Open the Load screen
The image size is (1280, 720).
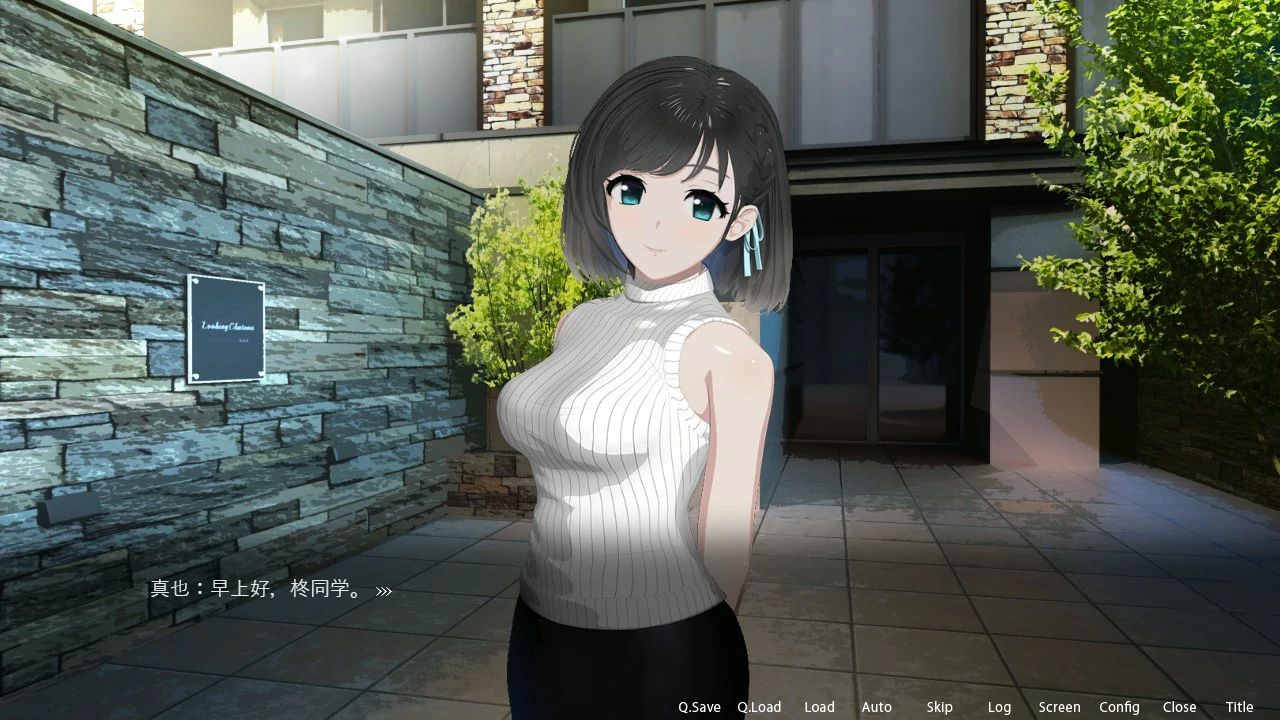coord(819,707)
